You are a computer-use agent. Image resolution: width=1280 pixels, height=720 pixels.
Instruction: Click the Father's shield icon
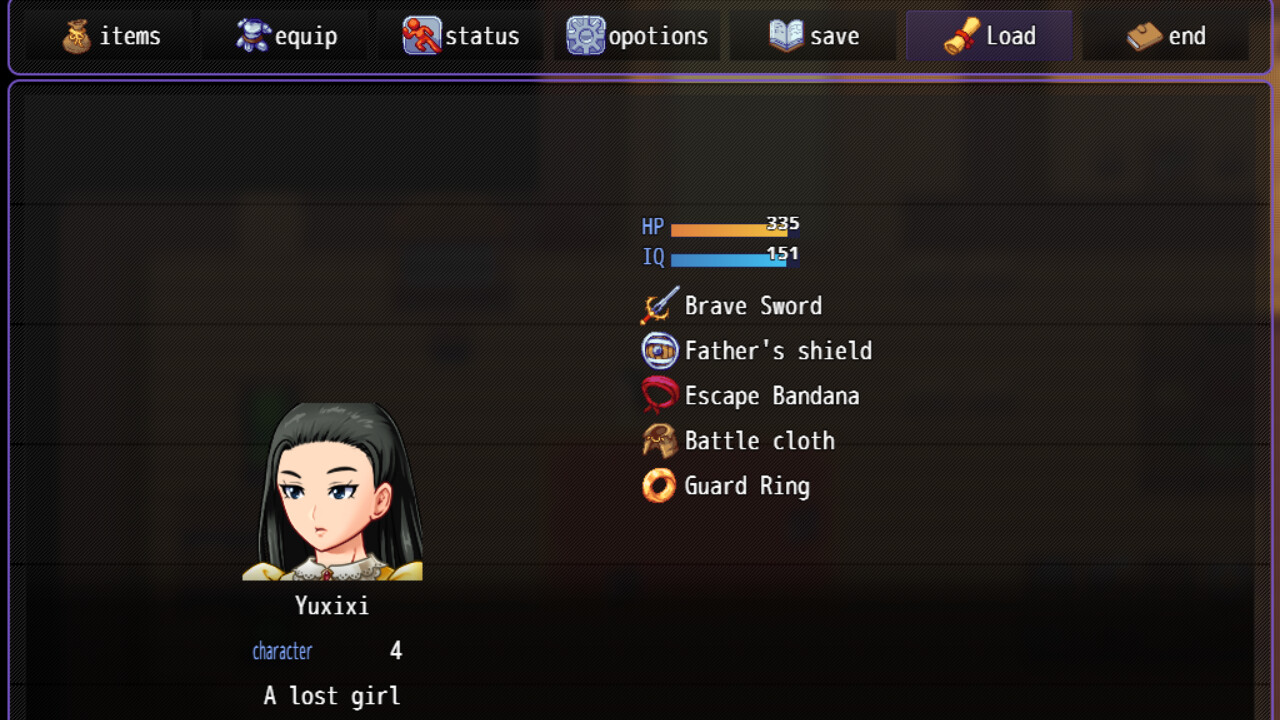659,350
